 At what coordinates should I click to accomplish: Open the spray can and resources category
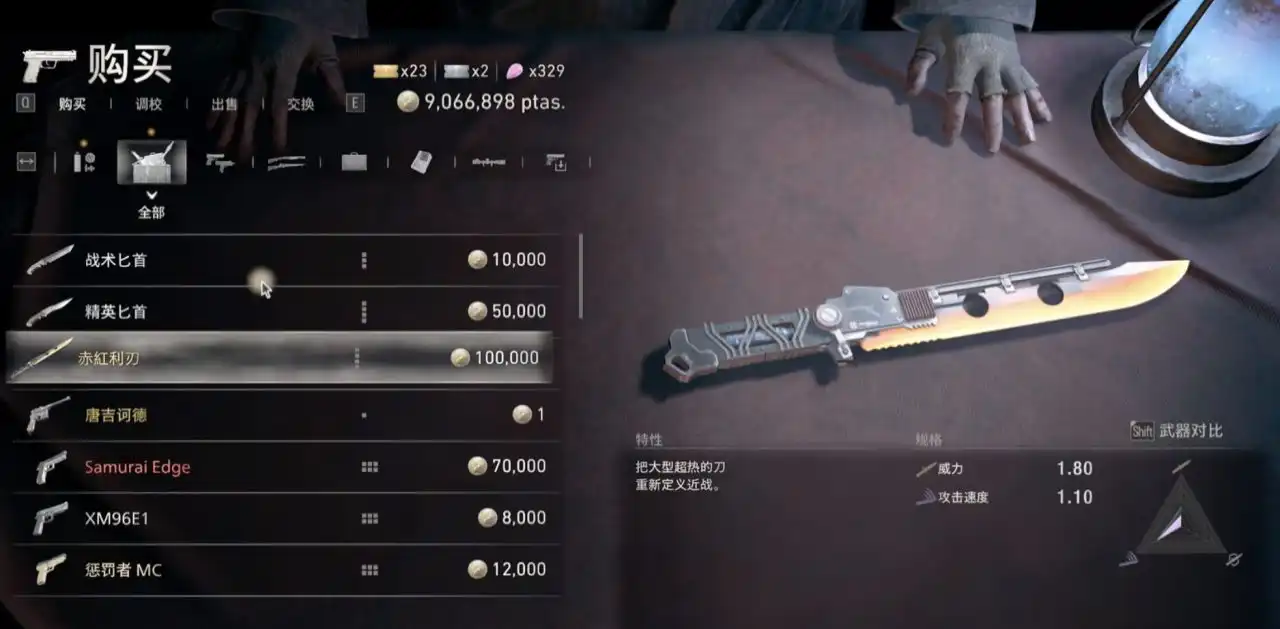(x=85, y=162)
